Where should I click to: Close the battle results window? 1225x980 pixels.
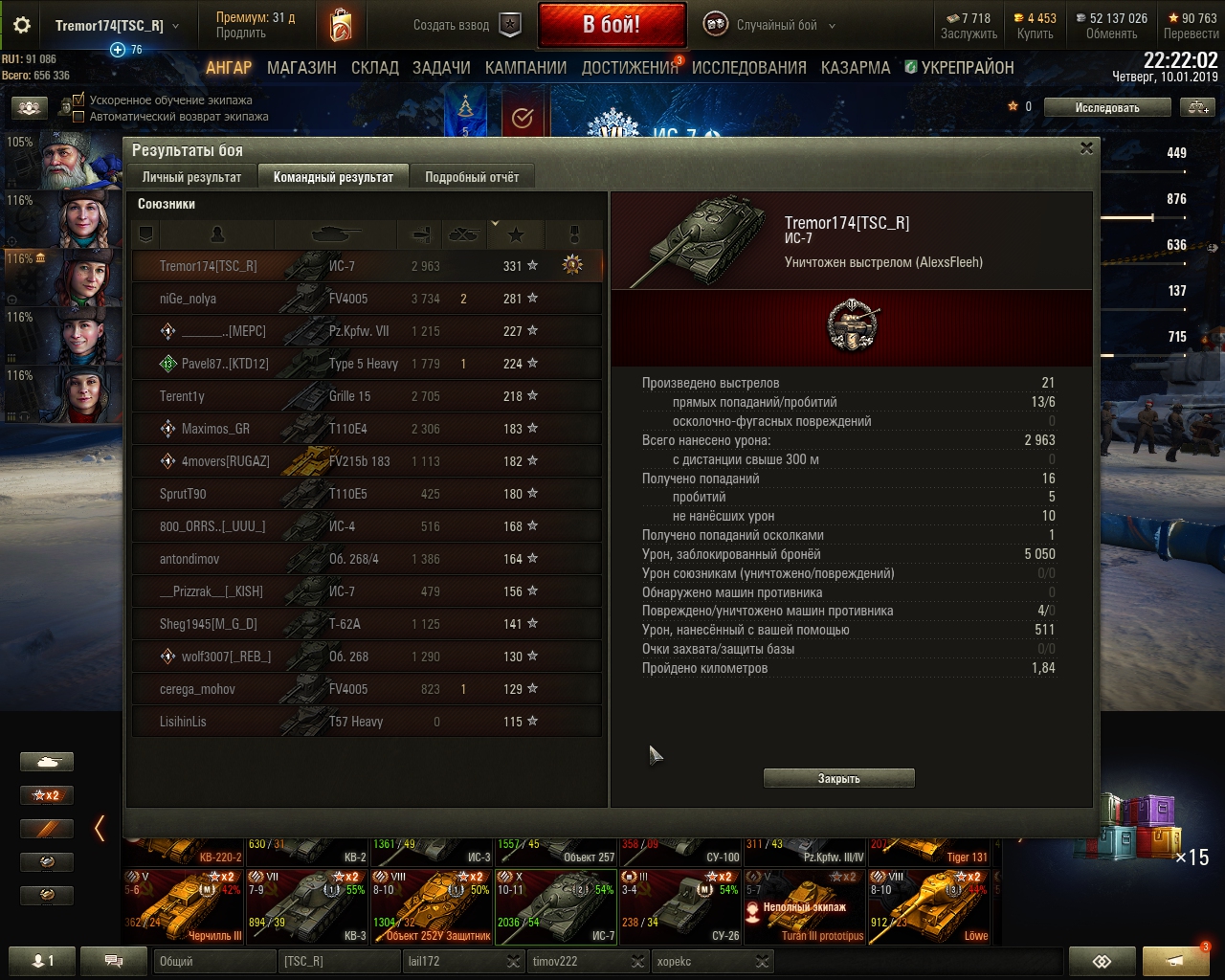(x=1086, y=148)
